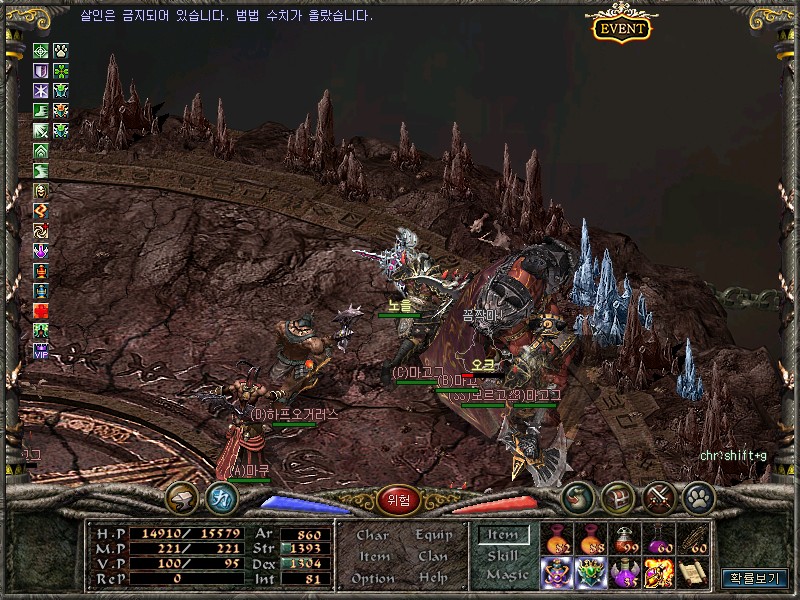Click the VIP buff icon
The image size is (800, 600).
click(41, 350)
